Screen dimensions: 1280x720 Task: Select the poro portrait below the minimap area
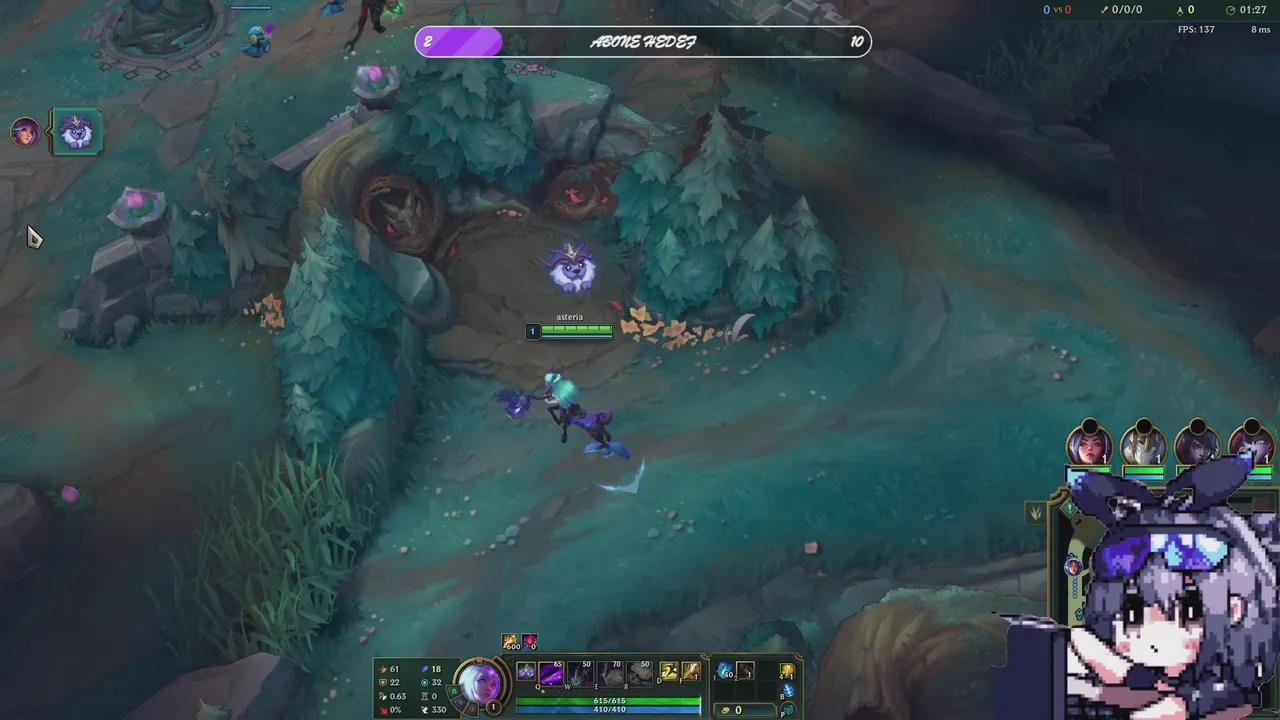[77, 131]
